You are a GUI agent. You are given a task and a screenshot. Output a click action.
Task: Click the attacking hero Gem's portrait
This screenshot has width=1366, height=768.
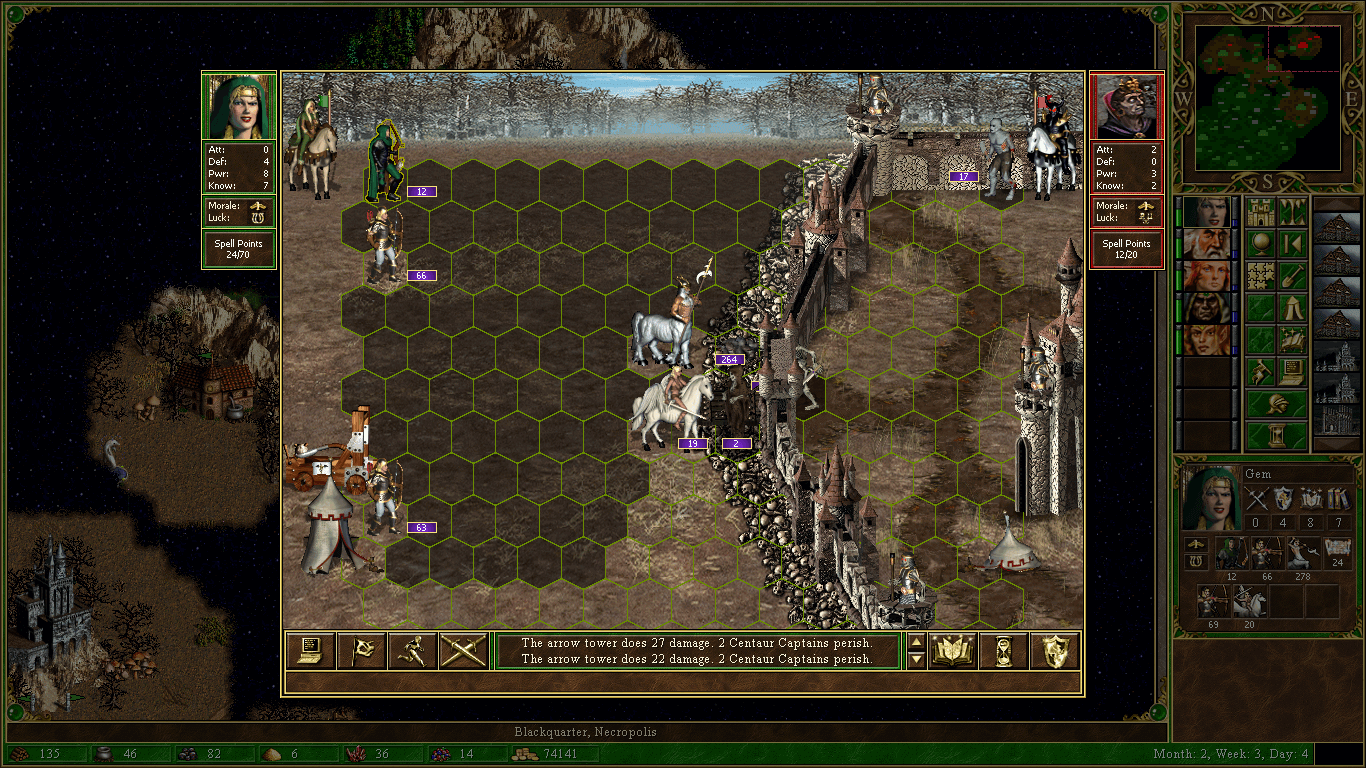point(239,106)
